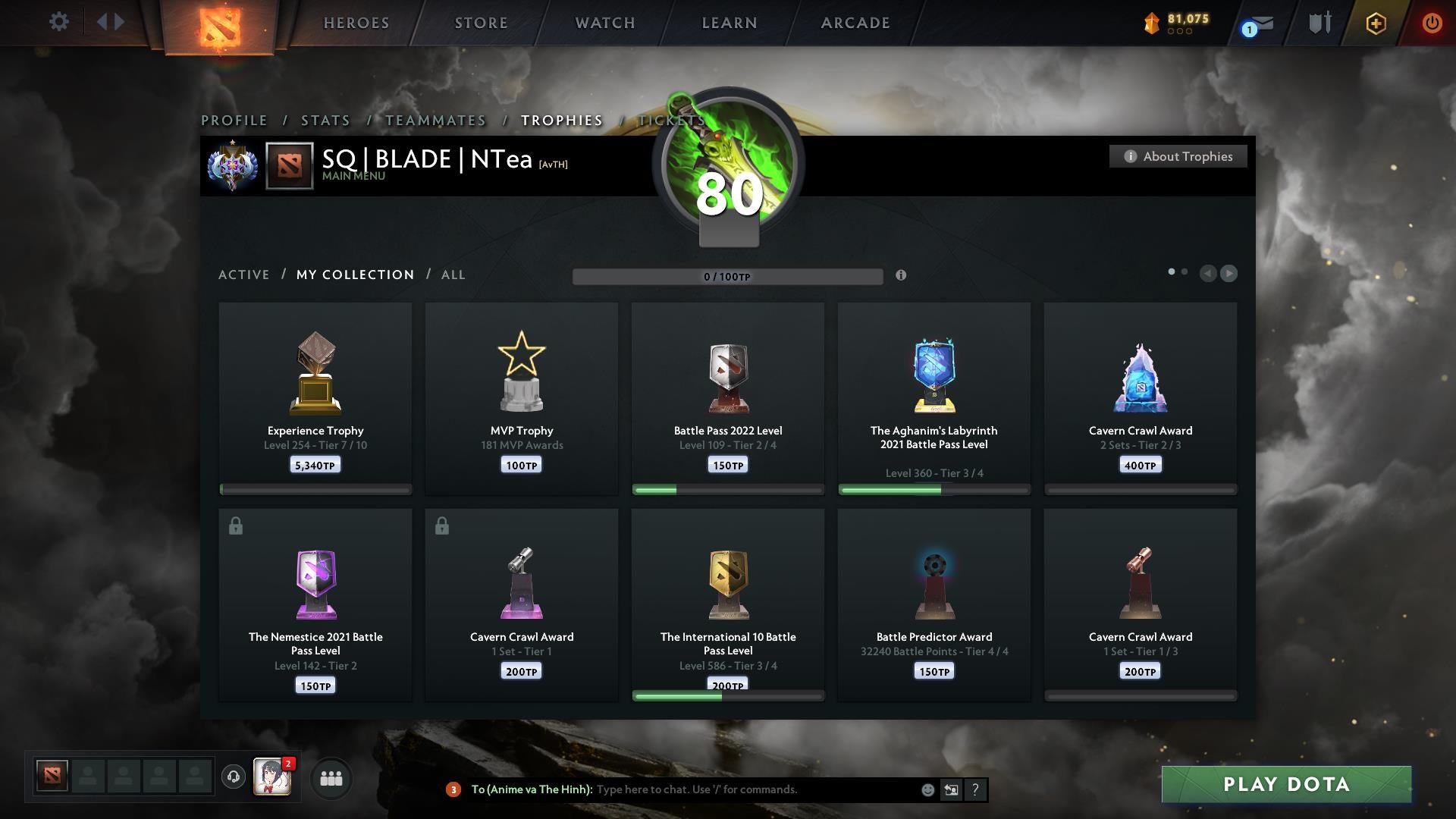Open the TEAMMATES tab

tap(435, 120)
